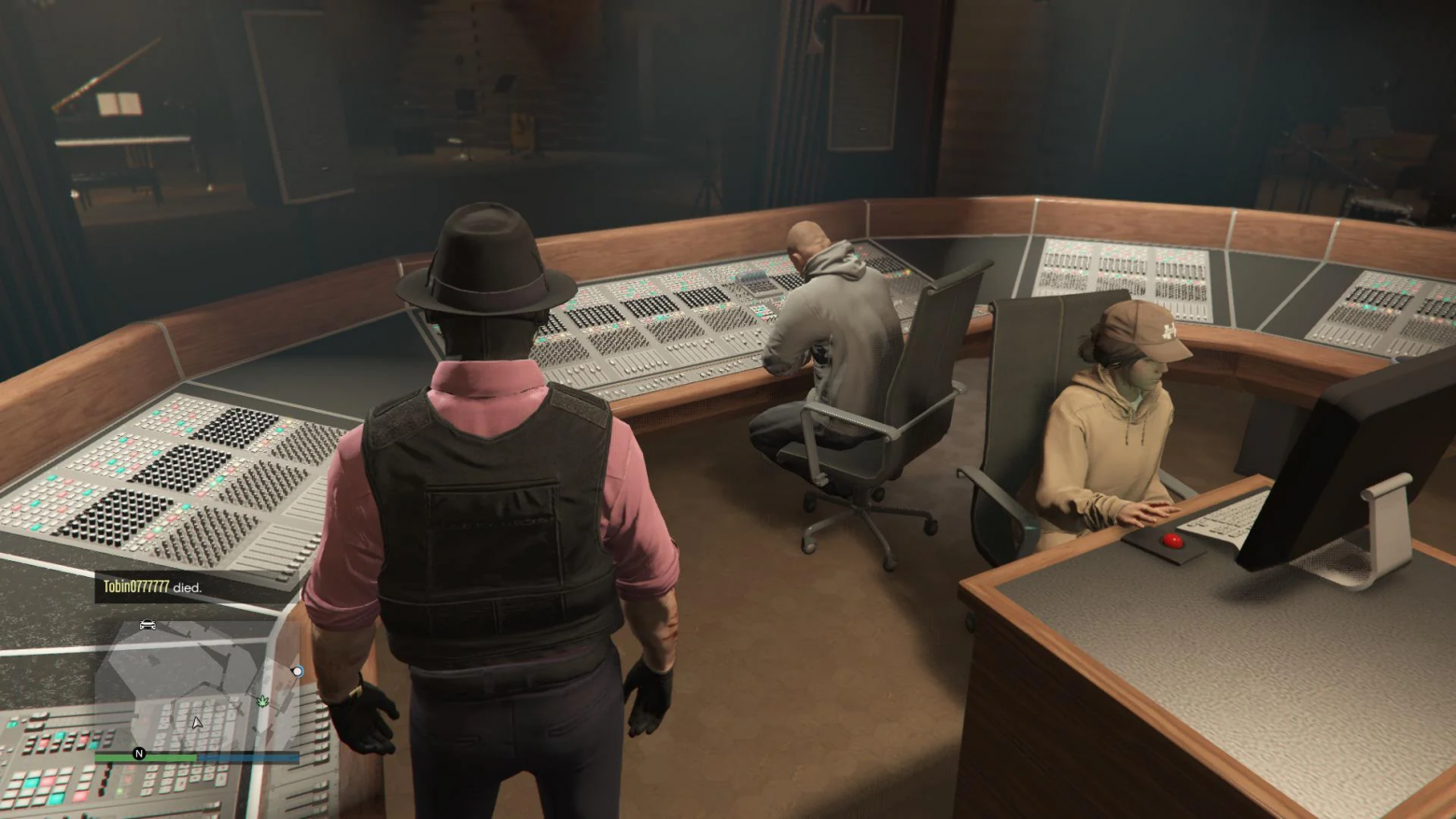
Task: Click the white circle player blip
Action: coord(297,671)
